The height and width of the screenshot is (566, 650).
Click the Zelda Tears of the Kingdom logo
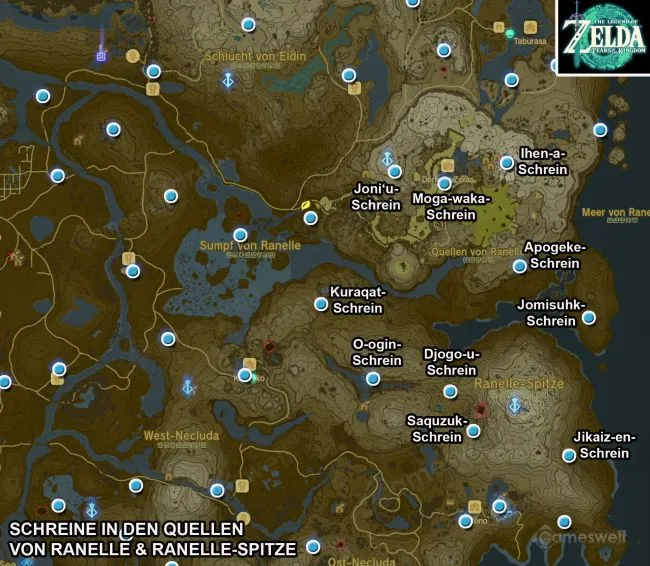tap(603, 38)
